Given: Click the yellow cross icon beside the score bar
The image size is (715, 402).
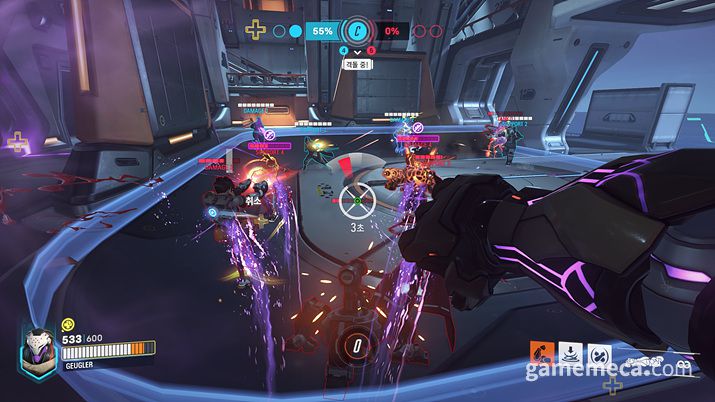Looking at the screenshot, I should (257, 29).
